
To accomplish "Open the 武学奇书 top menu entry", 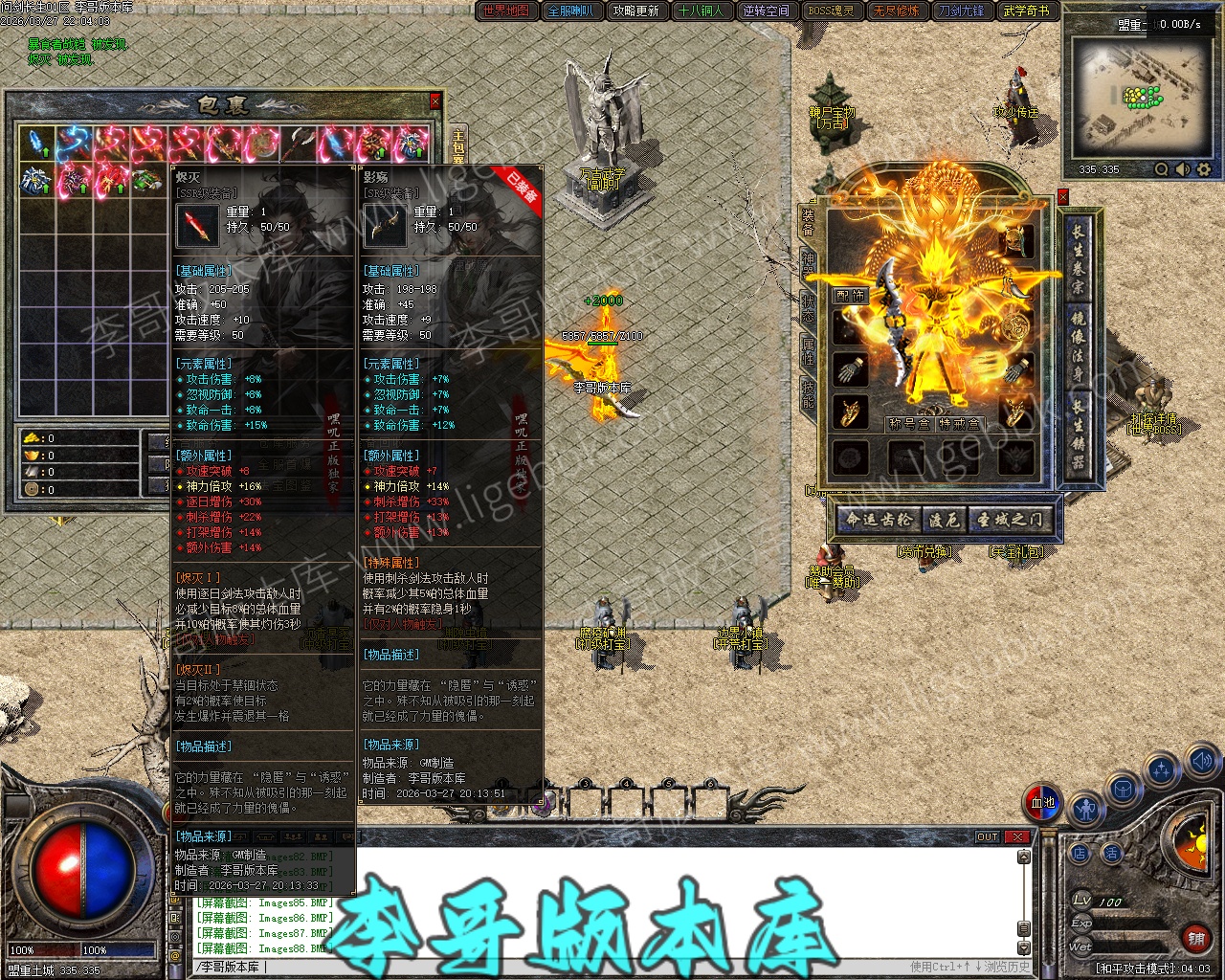I will point(1026,11).
